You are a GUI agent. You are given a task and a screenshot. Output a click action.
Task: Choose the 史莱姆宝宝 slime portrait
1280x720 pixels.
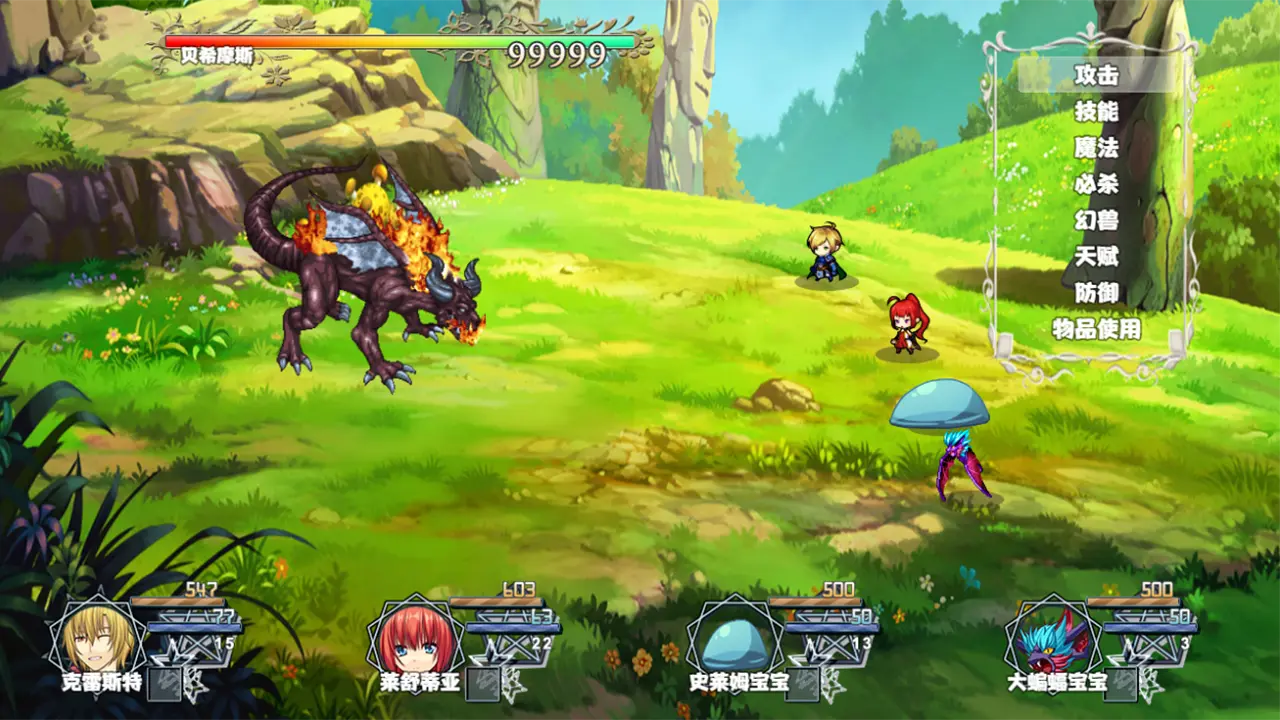tap(733, 640)
